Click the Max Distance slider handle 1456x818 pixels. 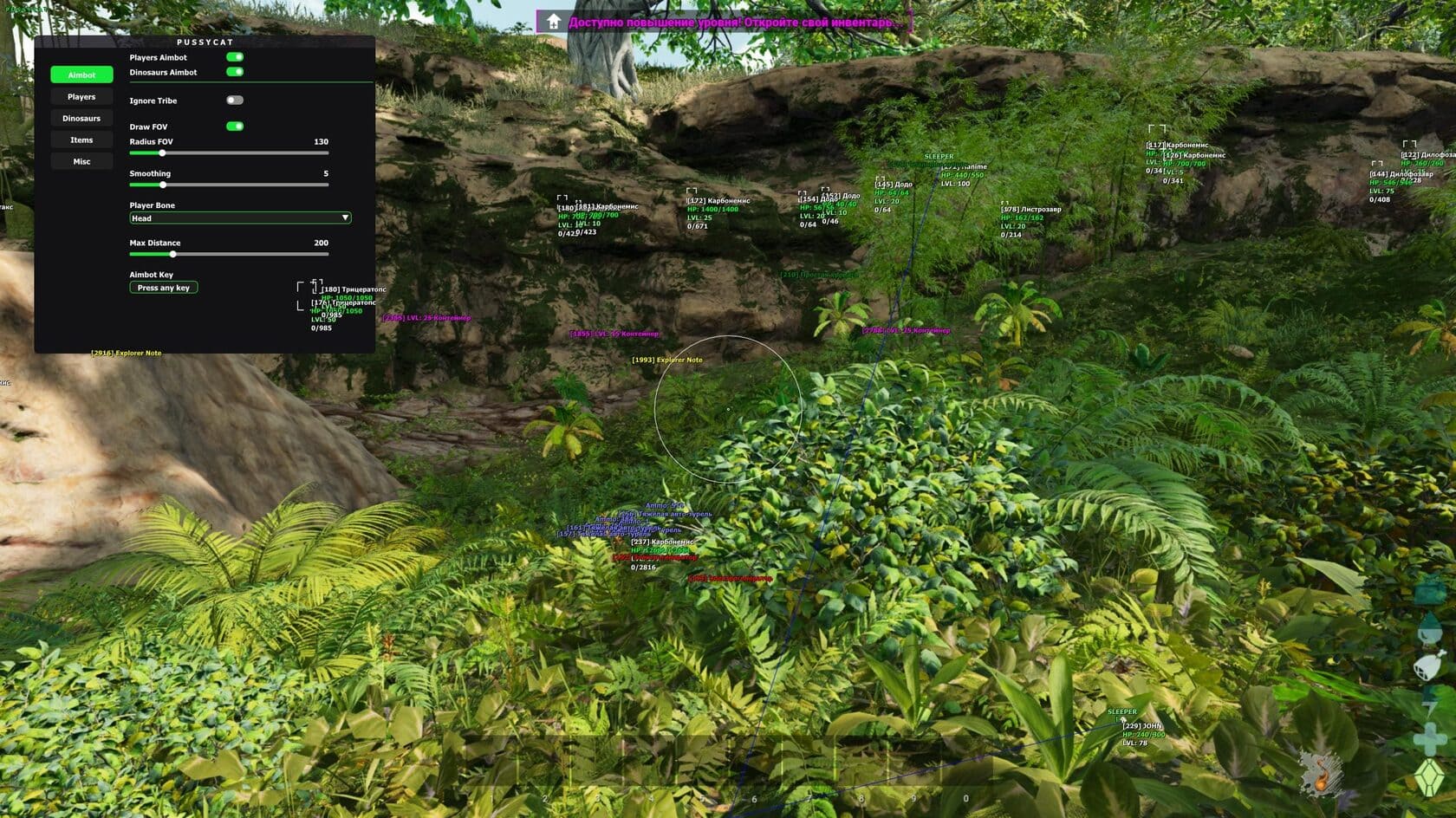pyautogui.click(x=173, y=254)
